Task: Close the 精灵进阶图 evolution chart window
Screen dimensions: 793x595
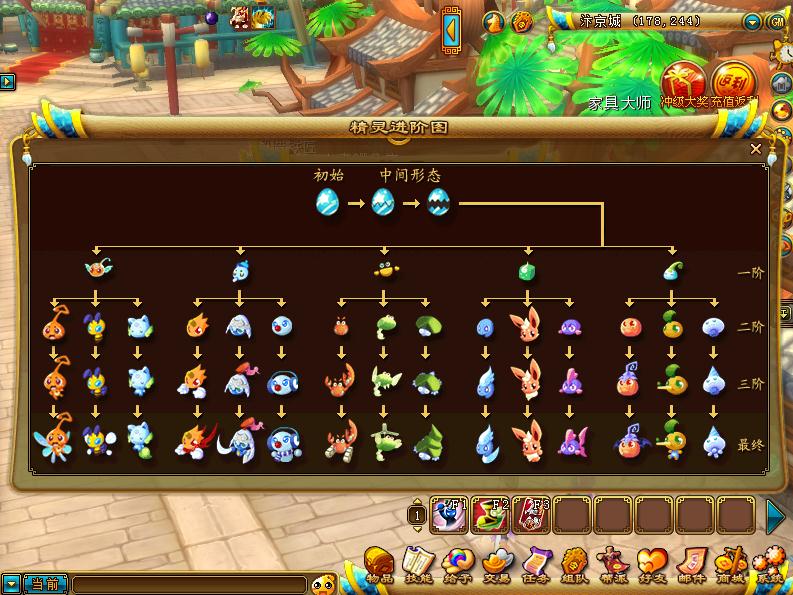Action: (756, 149)
